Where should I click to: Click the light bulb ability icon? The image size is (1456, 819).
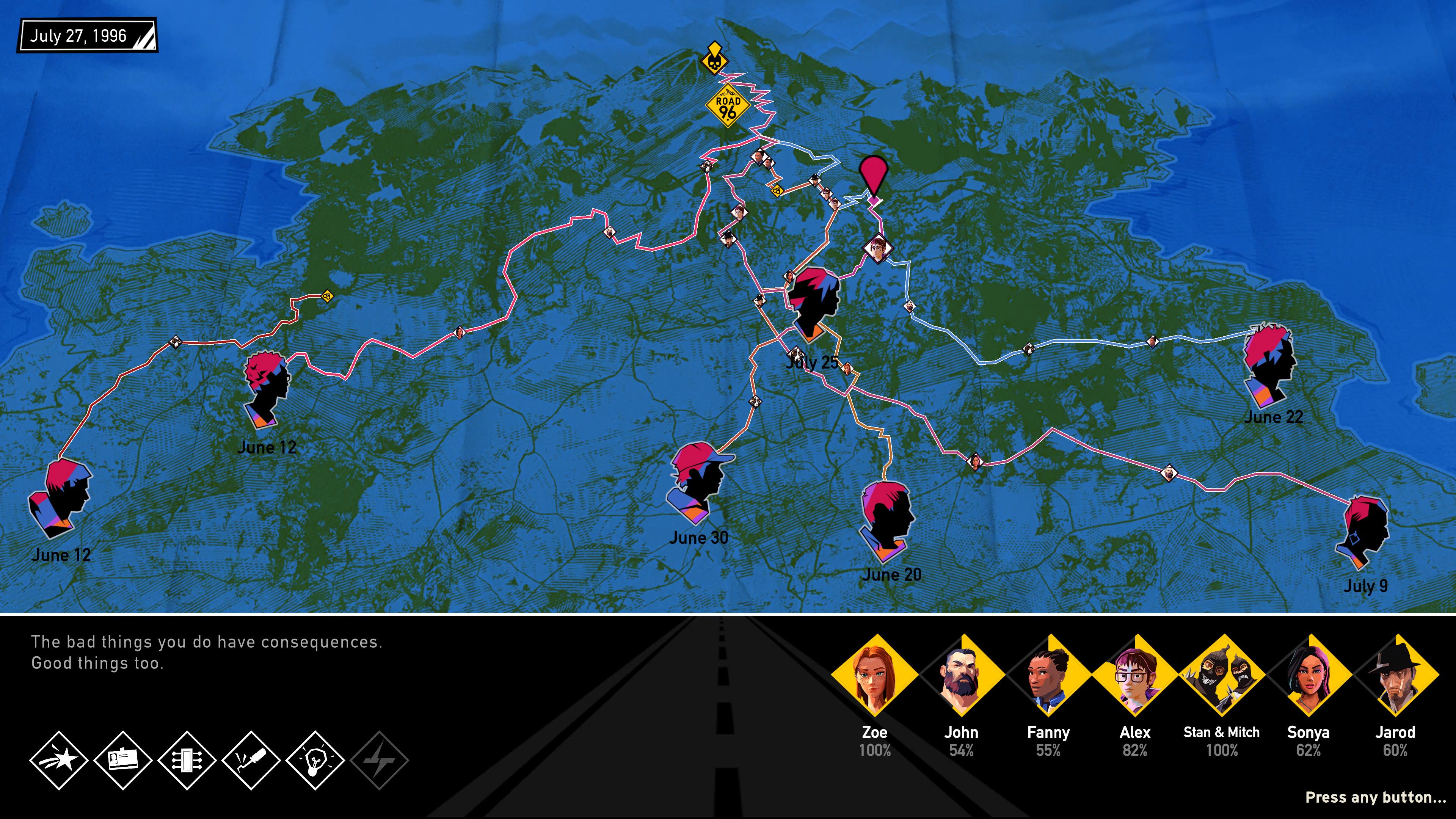315,759
